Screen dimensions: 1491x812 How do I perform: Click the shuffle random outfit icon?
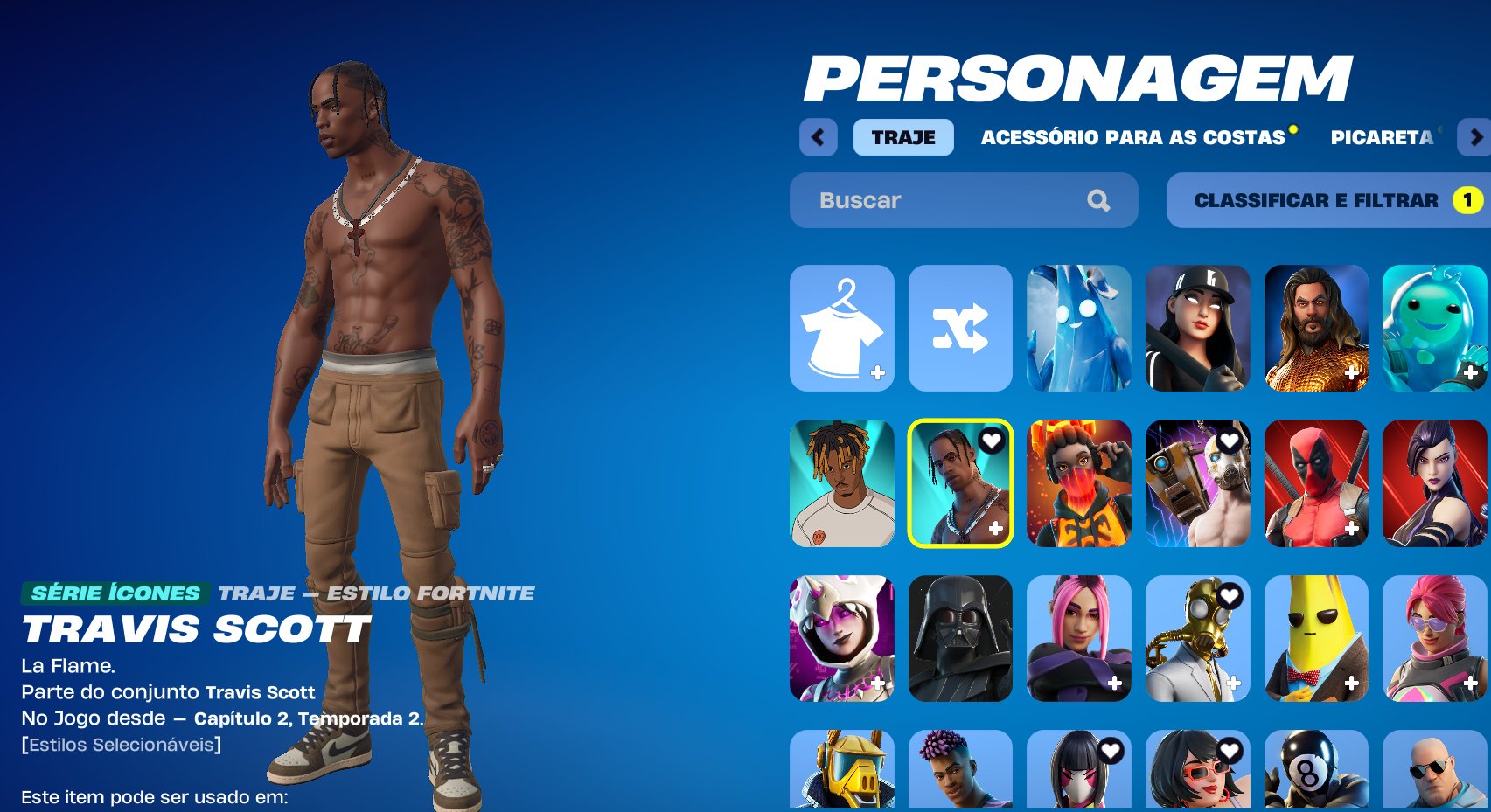click(x=959, y=327)
